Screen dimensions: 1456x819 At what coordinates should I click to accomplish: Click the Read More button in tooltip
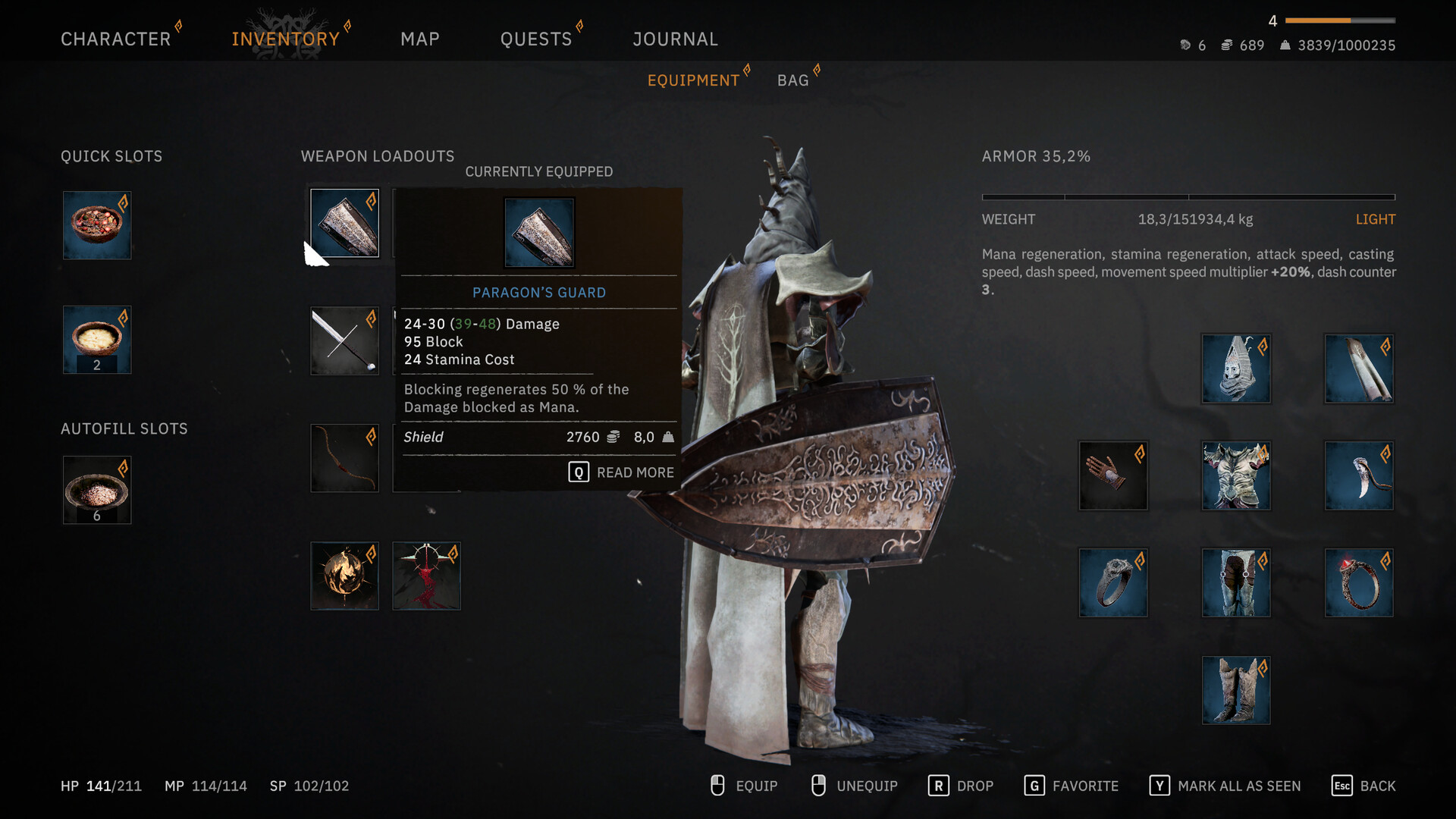[622, 472]
